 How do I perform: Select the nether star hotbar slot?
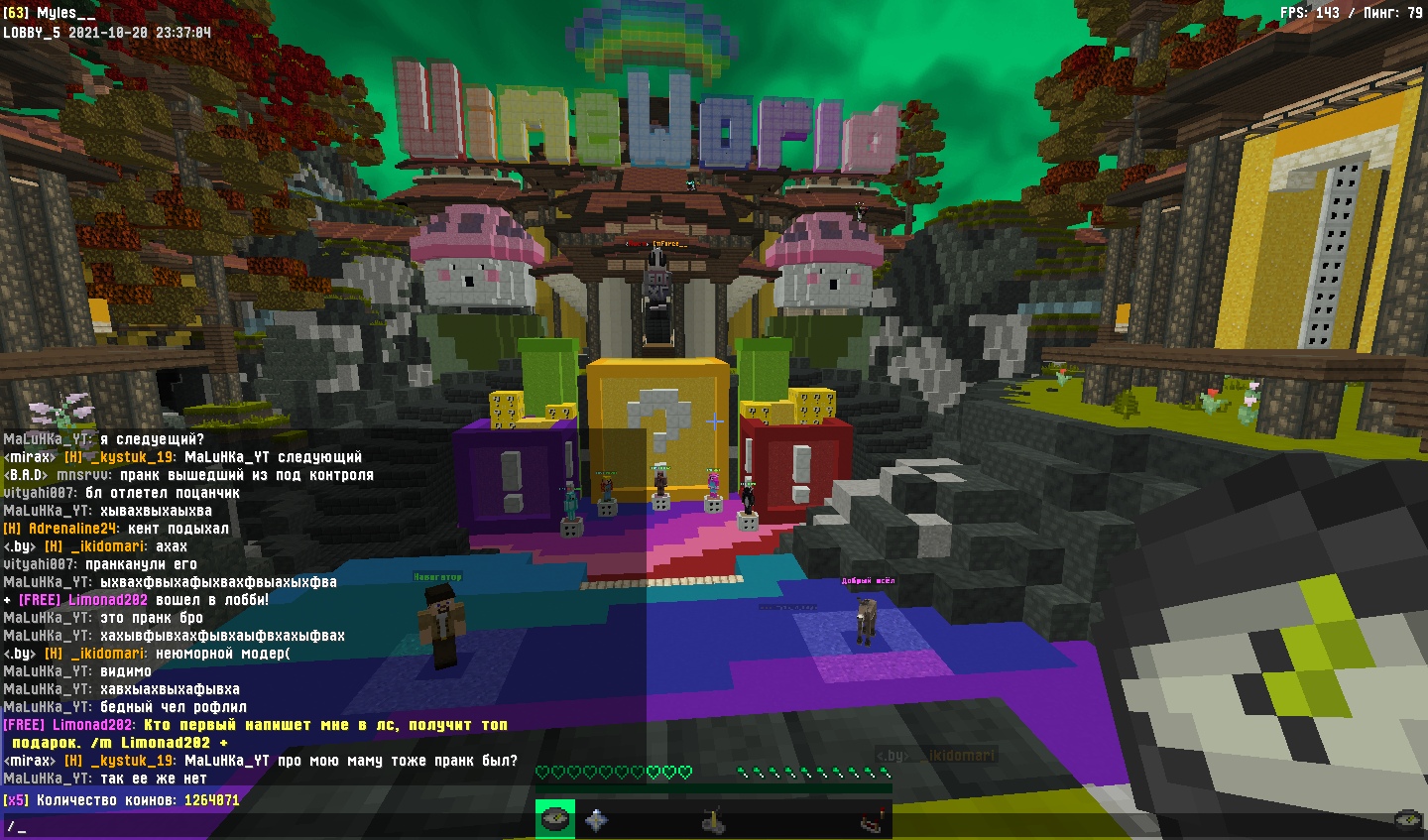[595, 819]
